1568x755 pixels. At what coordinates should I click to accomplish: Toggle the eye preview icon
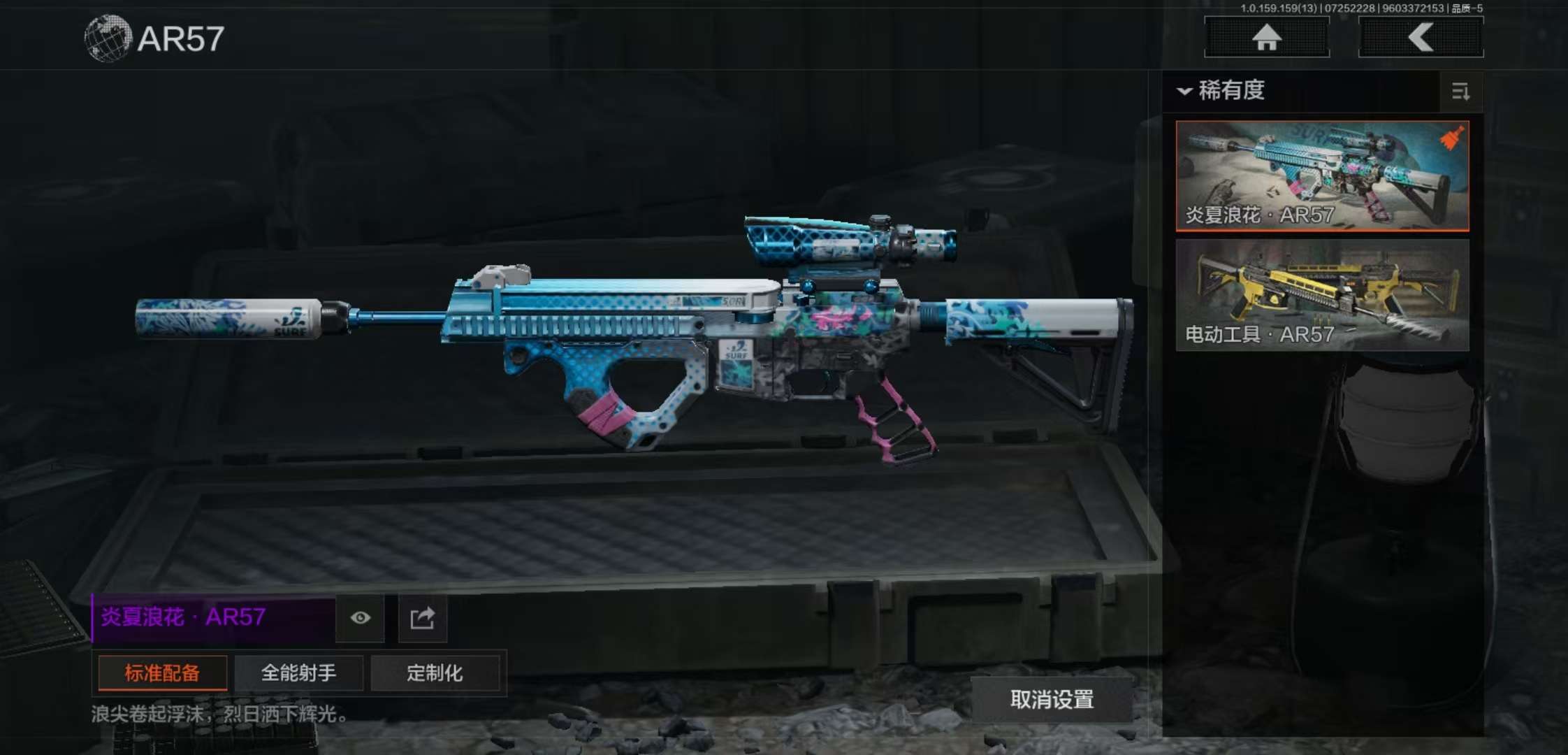(361, 618)
